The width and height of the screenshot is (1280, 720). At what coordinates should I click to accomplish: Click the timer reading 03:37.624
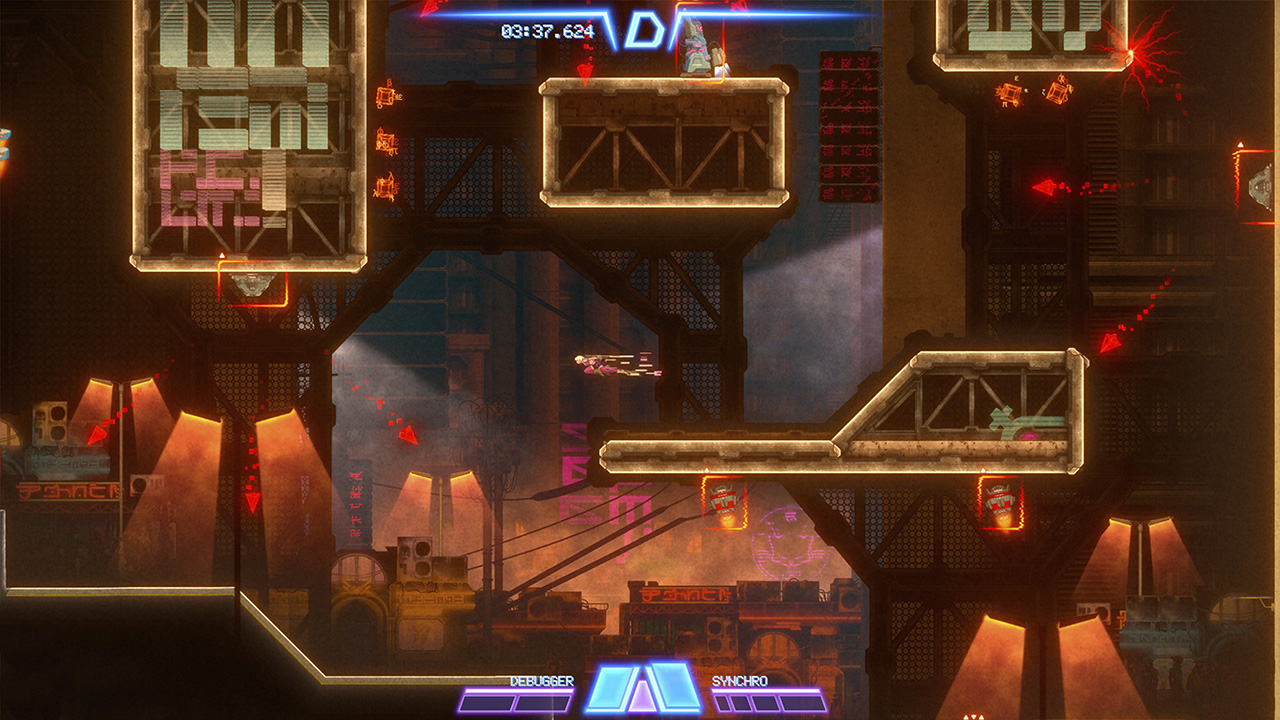(x=548, y=28)
